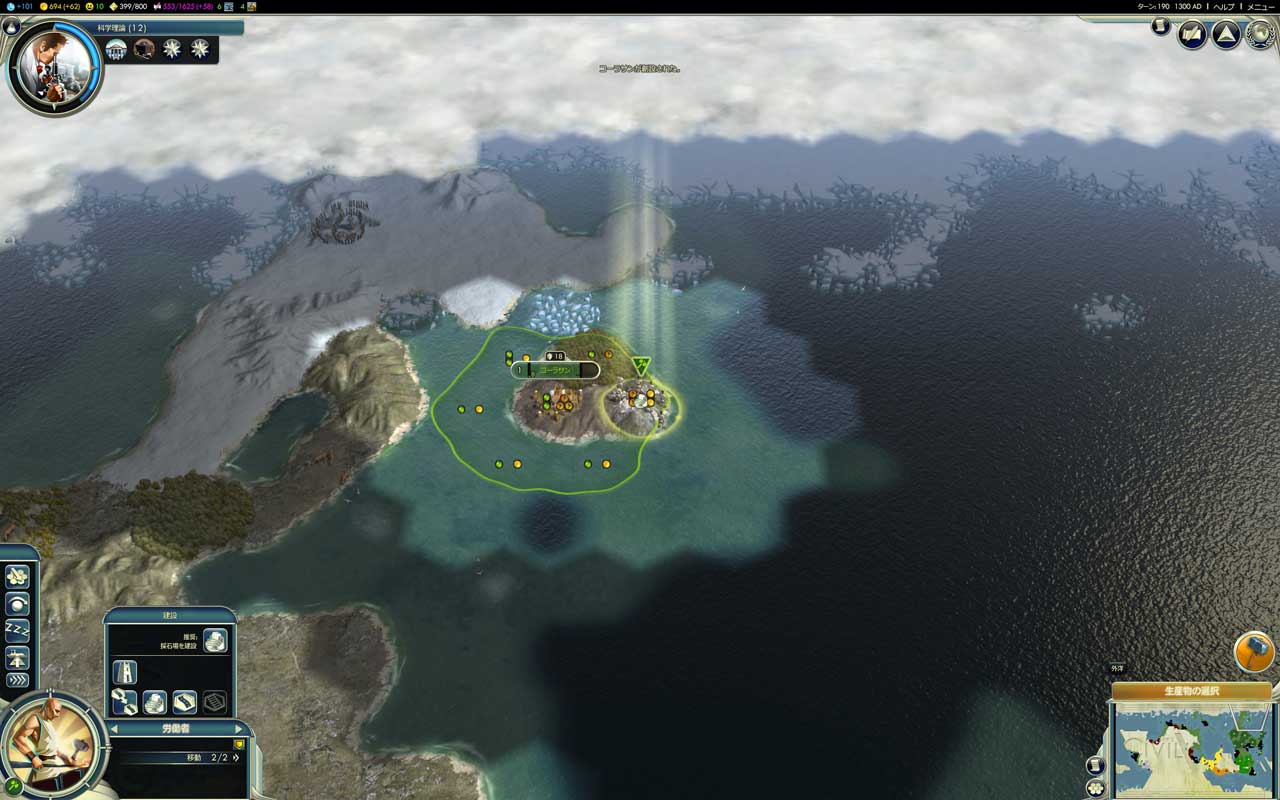Select the コーラサン city banner

click(555, 370)
